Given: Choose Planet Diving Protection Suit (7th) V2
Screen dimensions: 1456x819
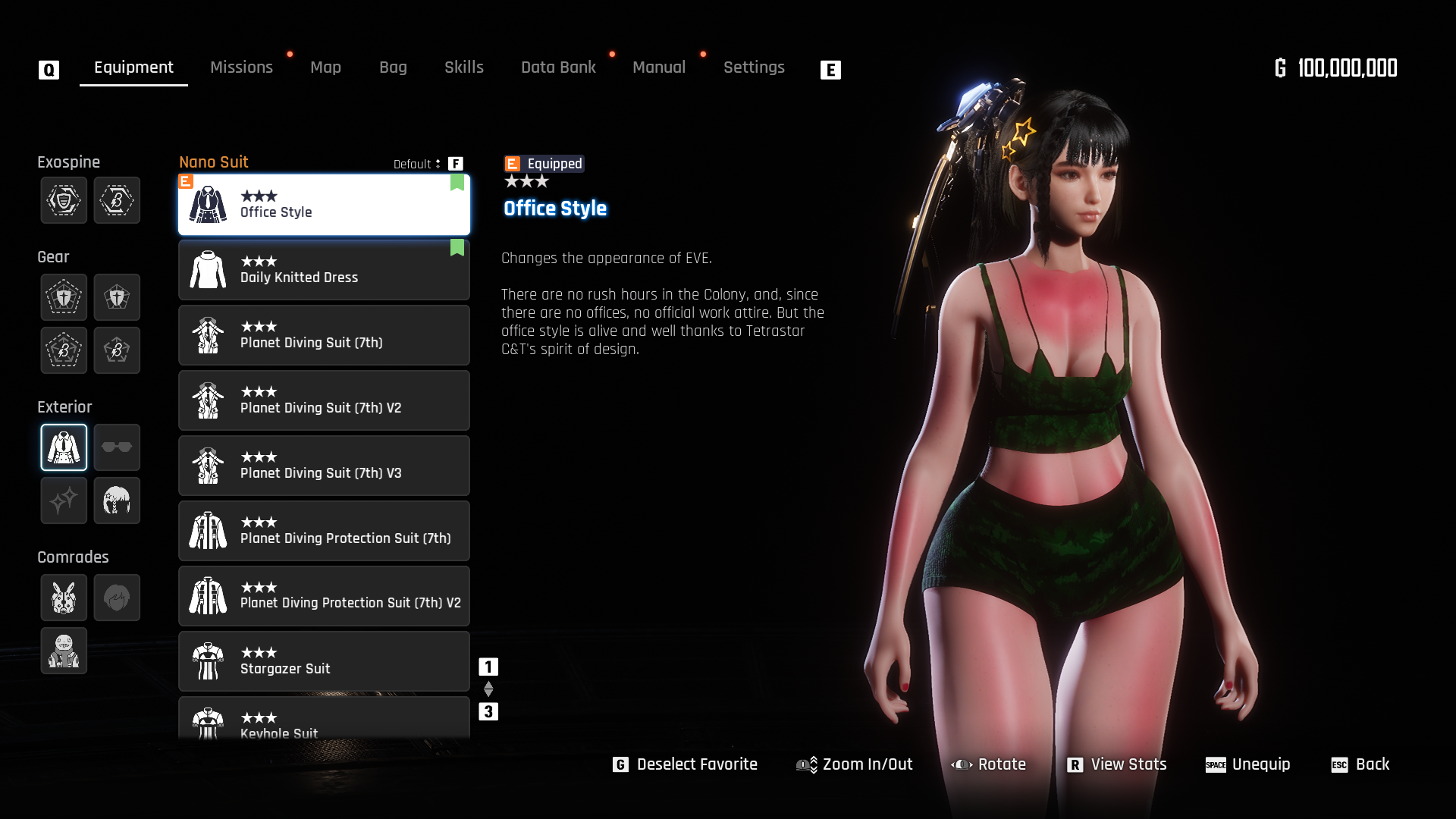Looking at the screenshot, I should click(x=324, y=596).
